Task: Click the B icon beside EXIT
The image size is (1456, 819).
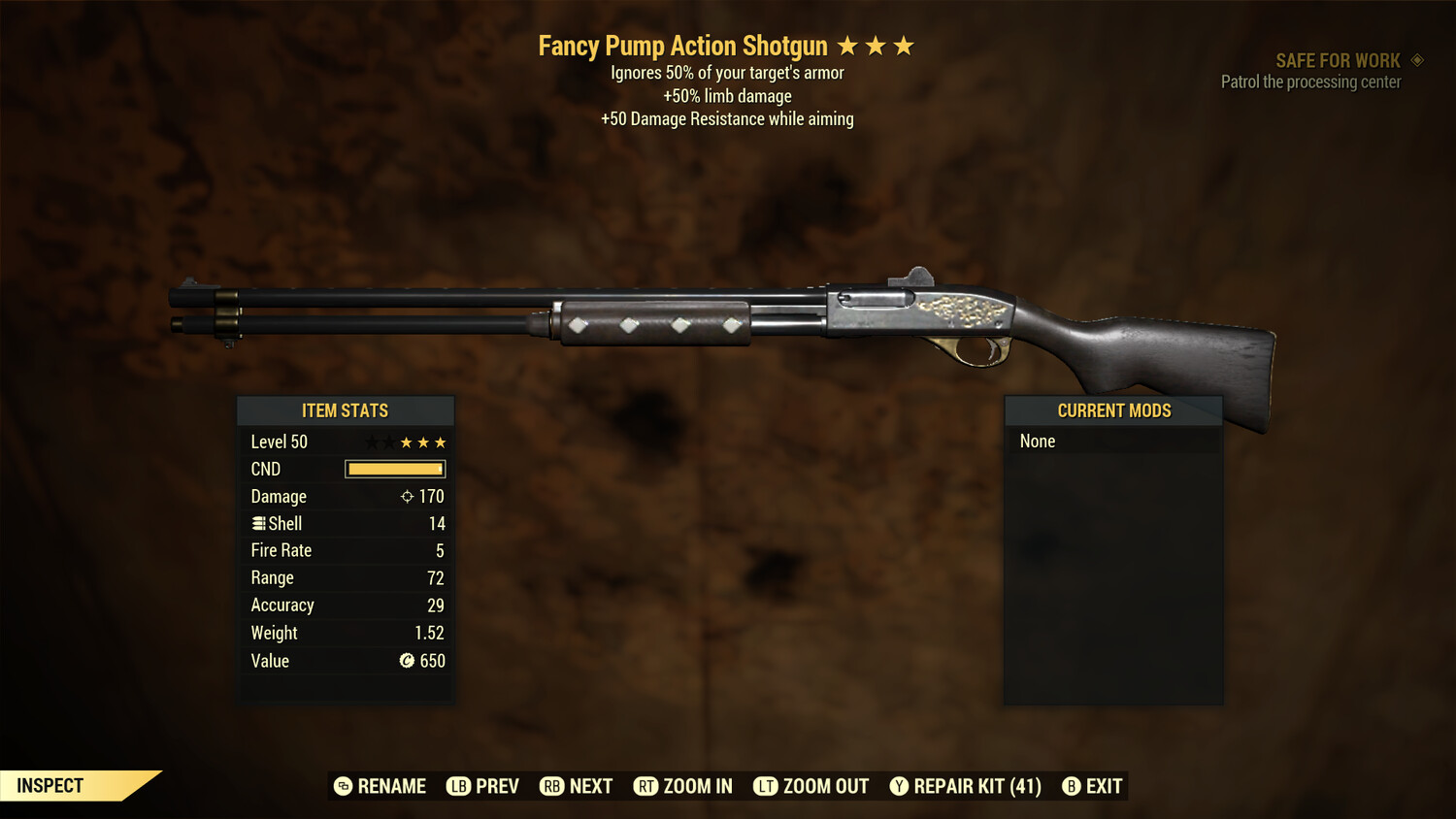Action: pos(1073,786)
